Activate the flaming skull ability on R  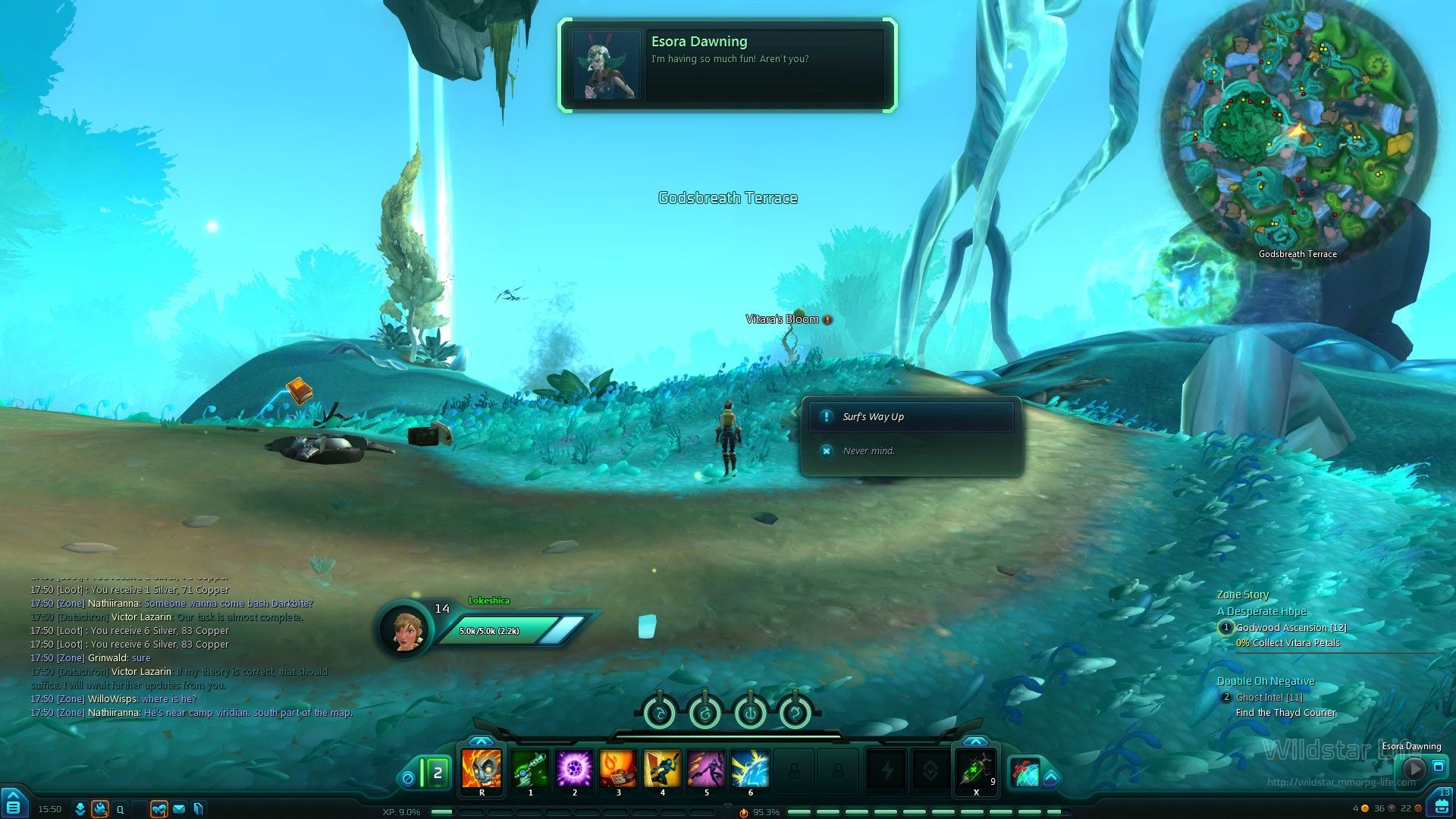[x=482, y=769]
